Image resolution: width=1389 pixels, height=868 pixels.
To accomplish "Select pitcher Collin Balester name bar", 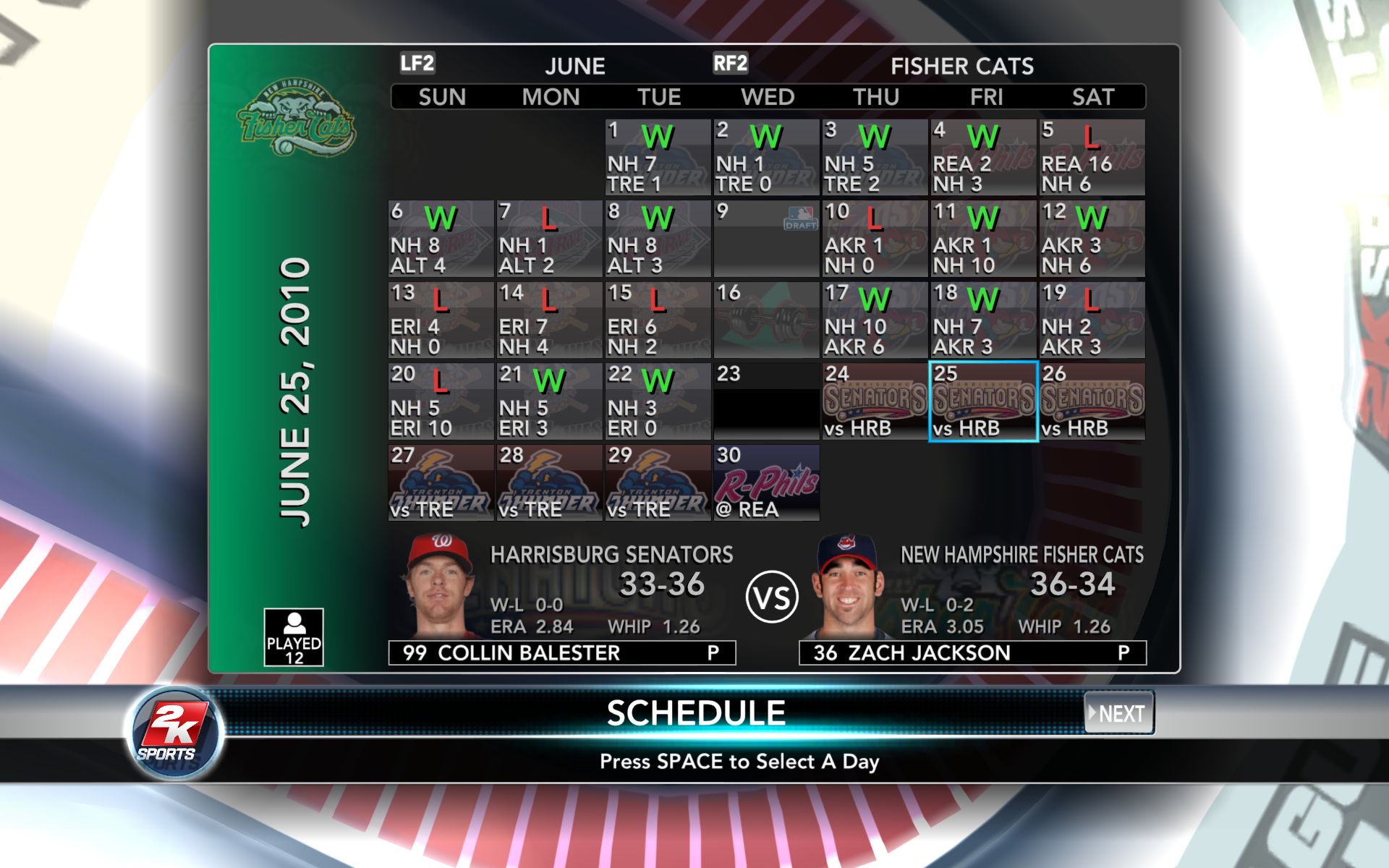I will [562, 652].
